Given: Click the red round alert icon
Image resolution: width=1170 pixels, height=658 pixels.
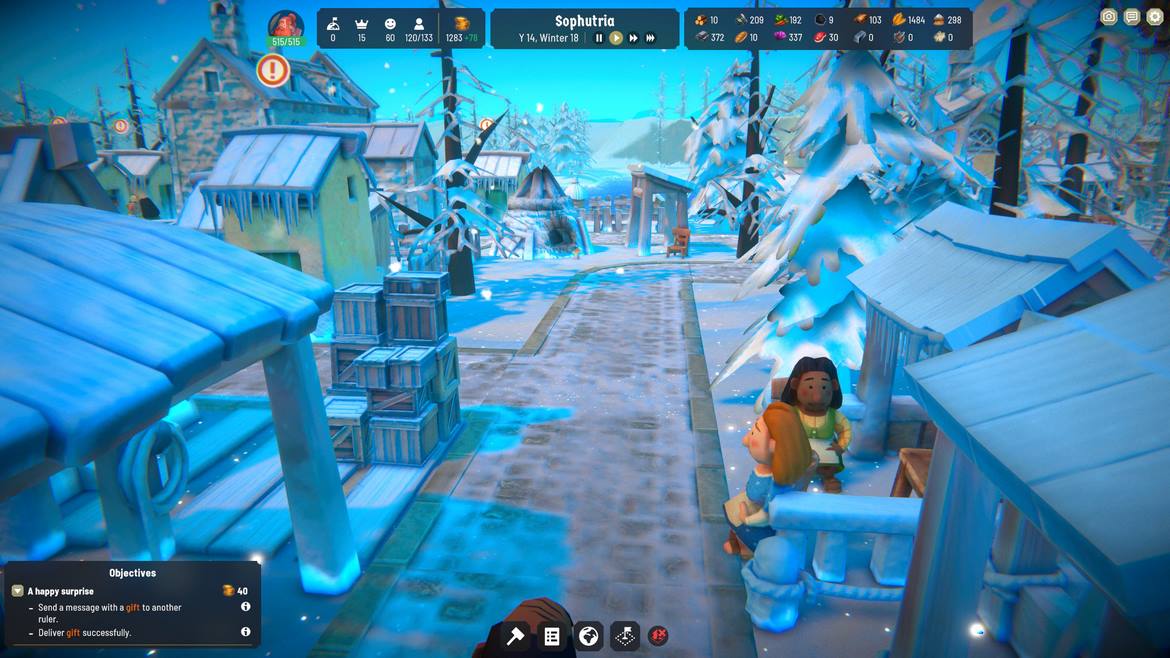Looking at the screenshot, I should [658, 635].
